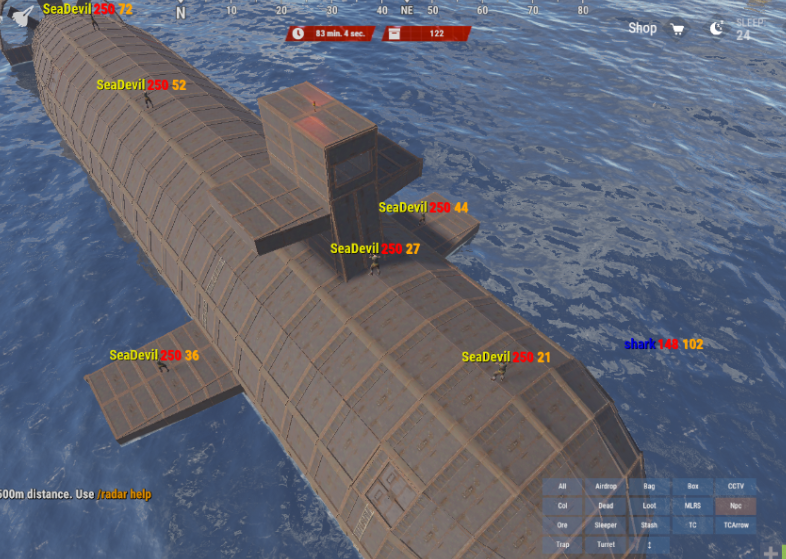Viewport: 786px width, 559px height.
Task: Enable the Loot filter
Action: pyautogui.click(x=649, y=506)
